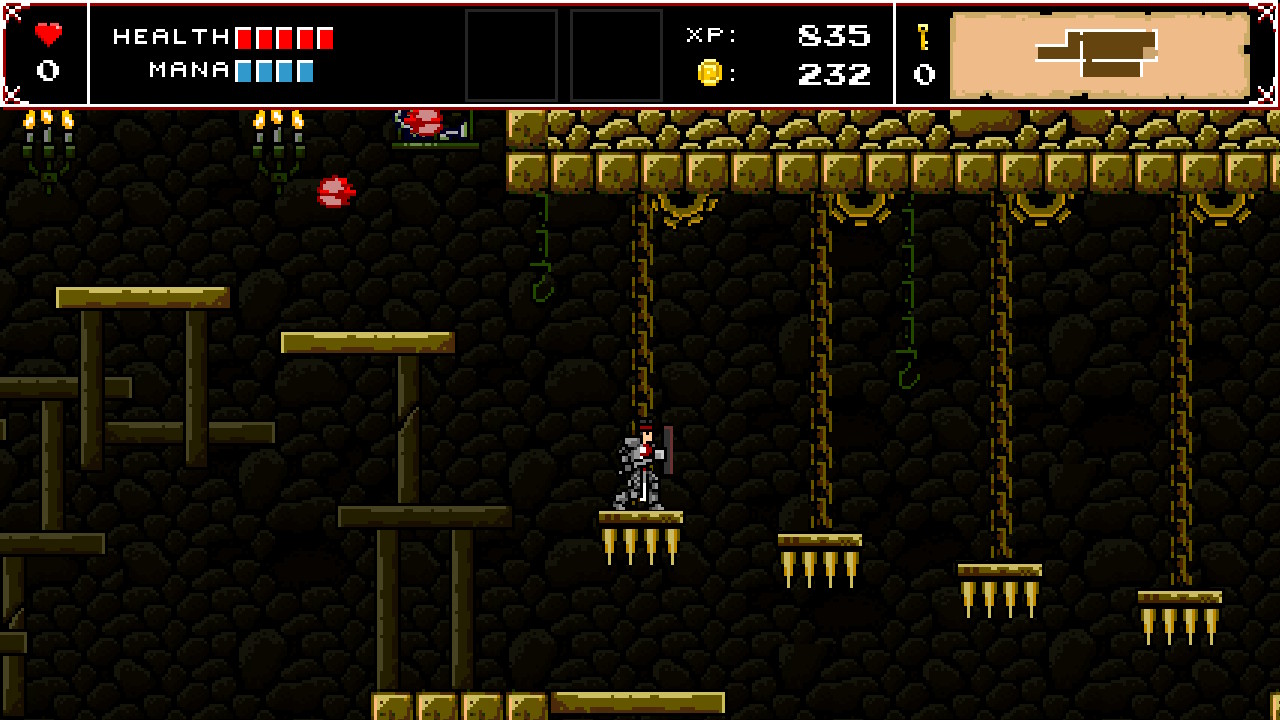Select the gold coin currency icon
The image size is (1280, 720).
pos(711,73)
